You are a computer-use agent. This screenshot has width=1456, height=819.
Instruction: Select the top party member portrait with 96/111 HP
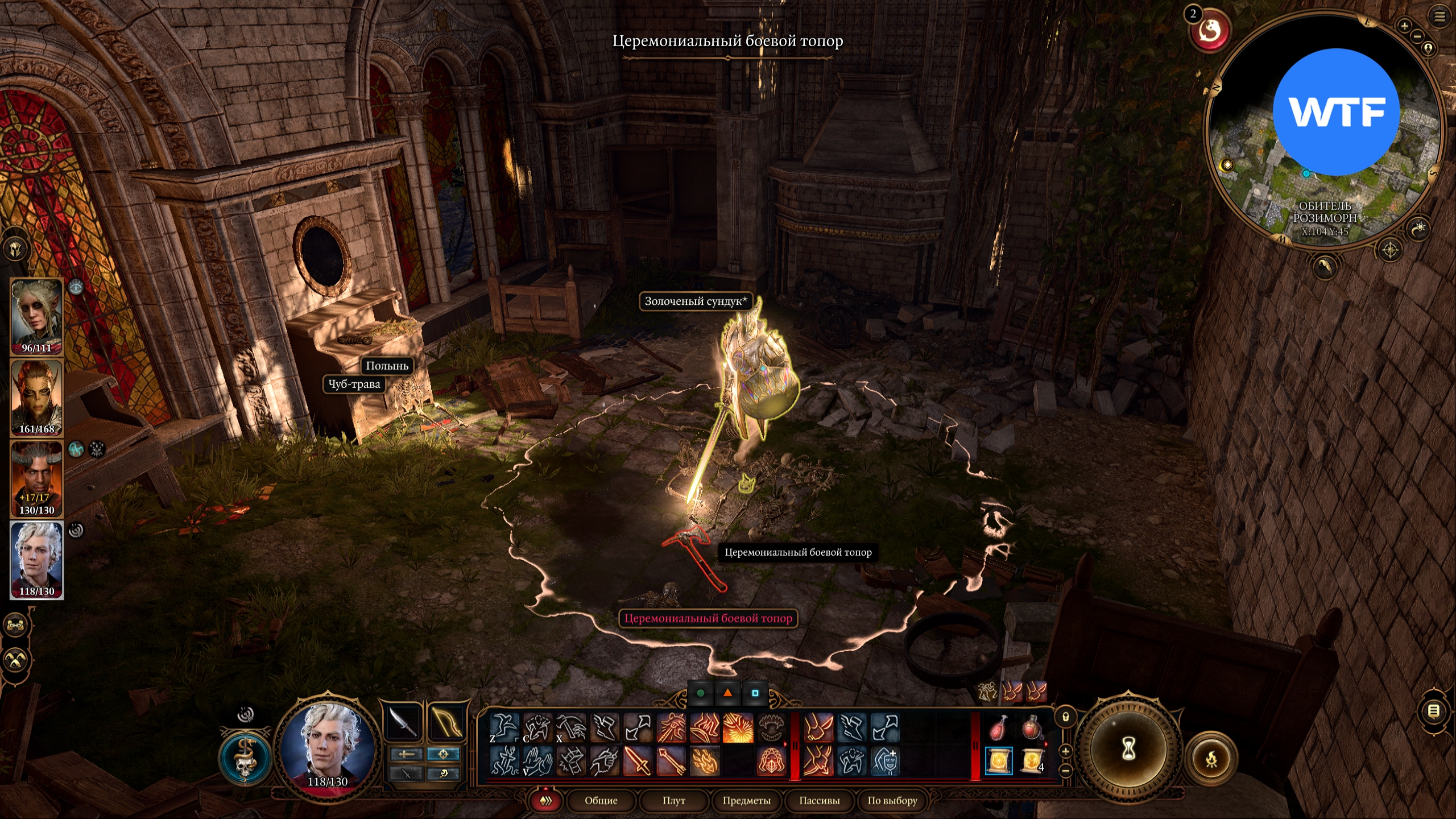pyautogui.click(x=36, y=316)
